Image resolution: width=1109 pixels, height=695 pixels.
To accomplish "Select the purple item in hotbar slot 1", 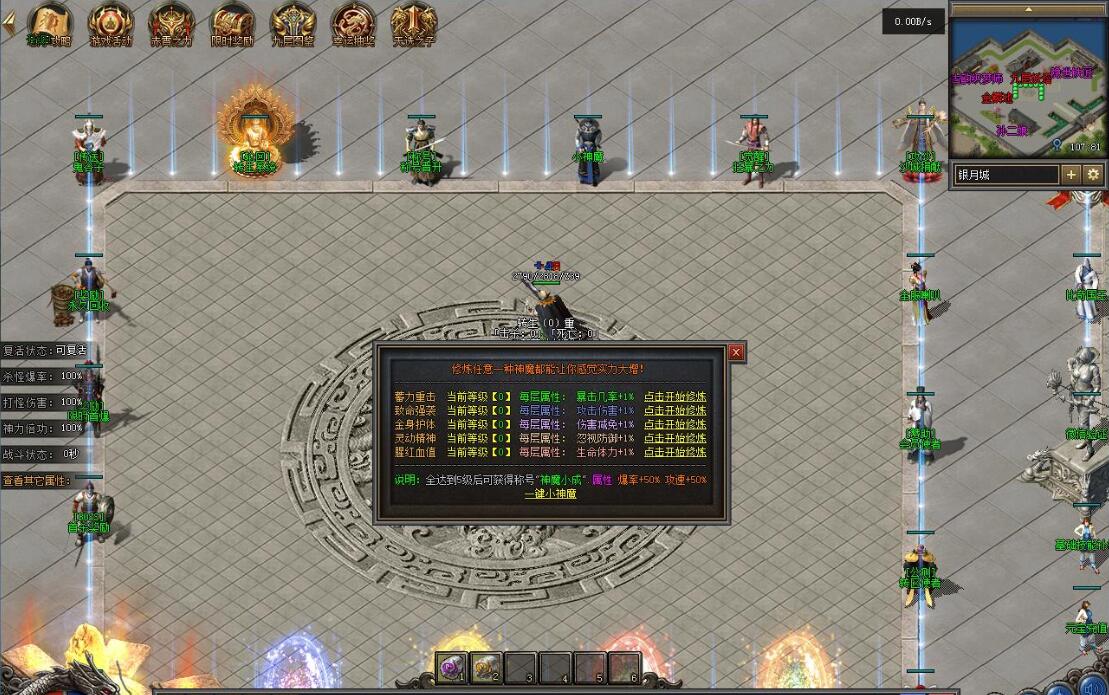I will pyautogui.click(x=451, y=667).
